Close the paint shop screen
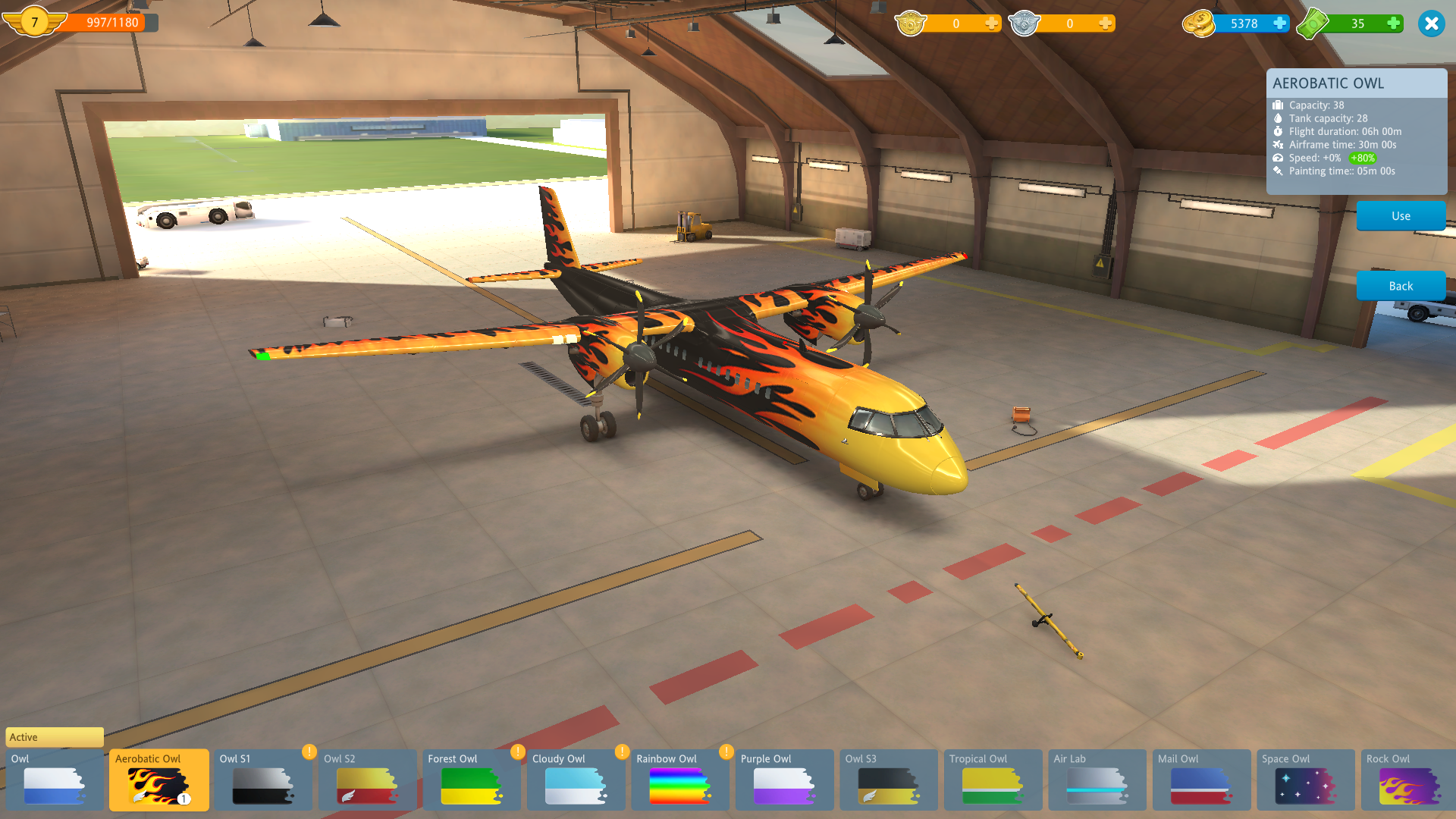 (x=1431, y=24)
